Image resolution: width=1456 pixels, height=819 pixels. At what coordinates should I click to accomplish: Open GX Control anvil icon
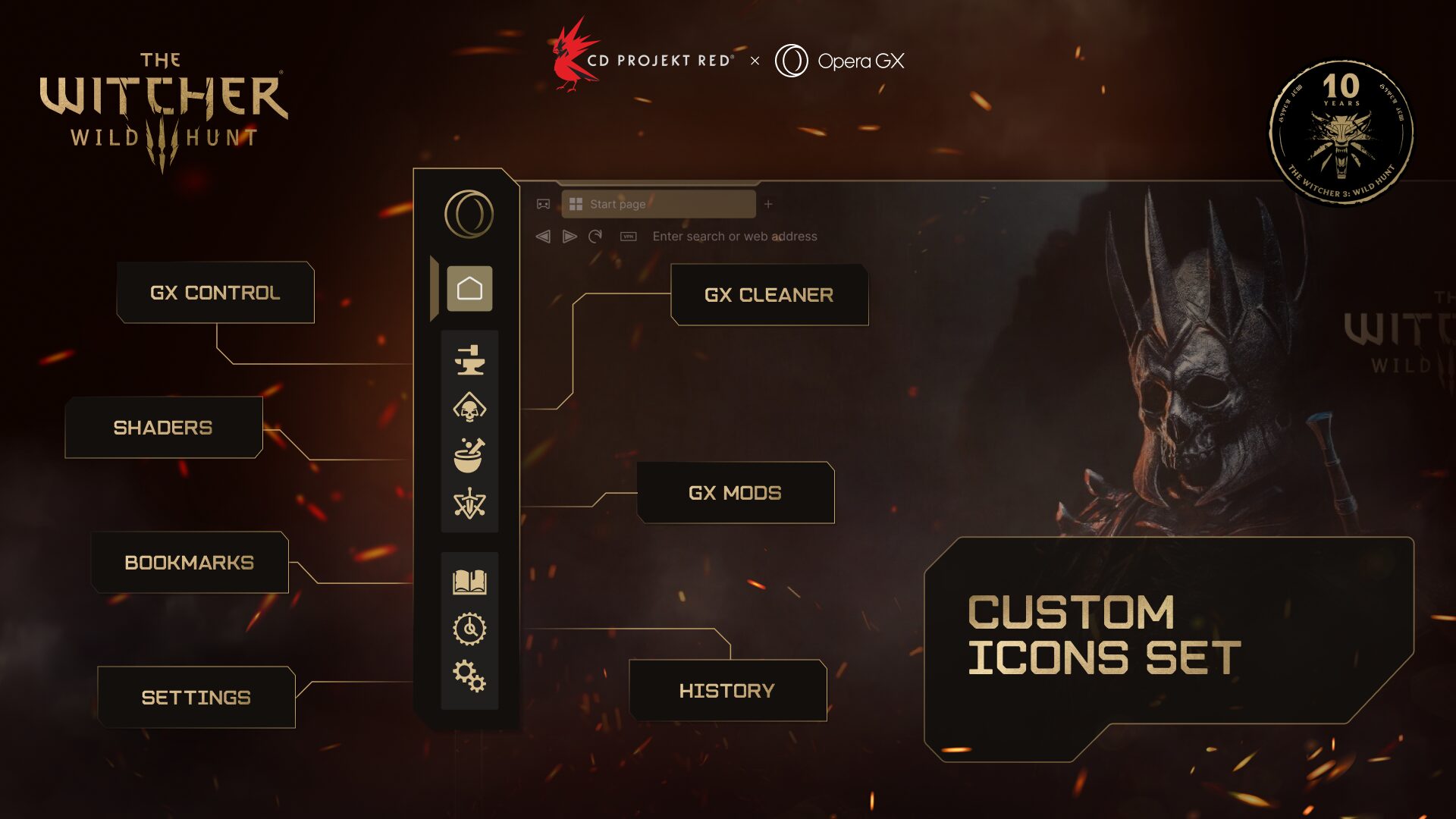(x=469, y=359)
